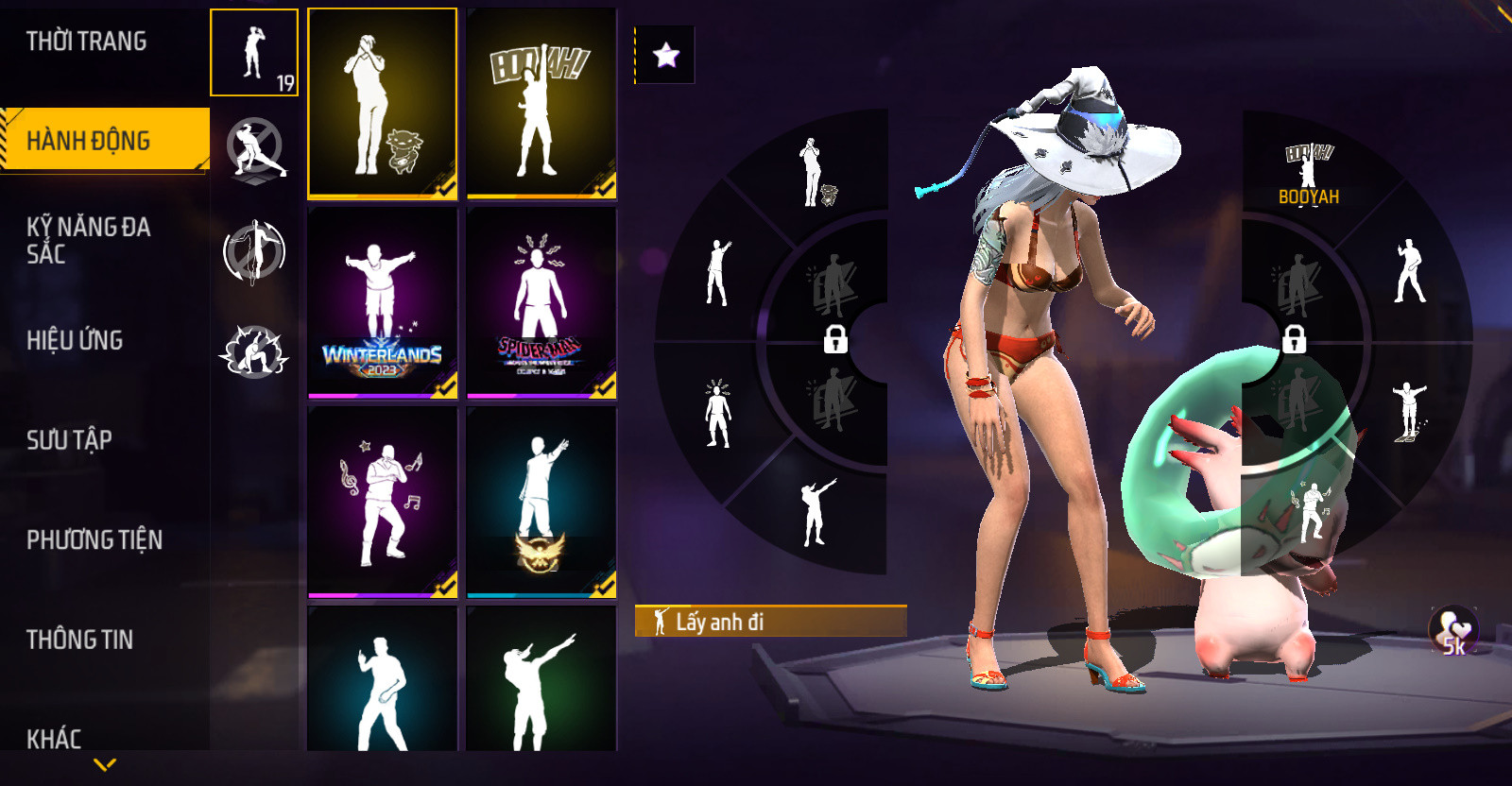Open Kỹ Năng Đa Sắc section

click(x=89, y=240)
